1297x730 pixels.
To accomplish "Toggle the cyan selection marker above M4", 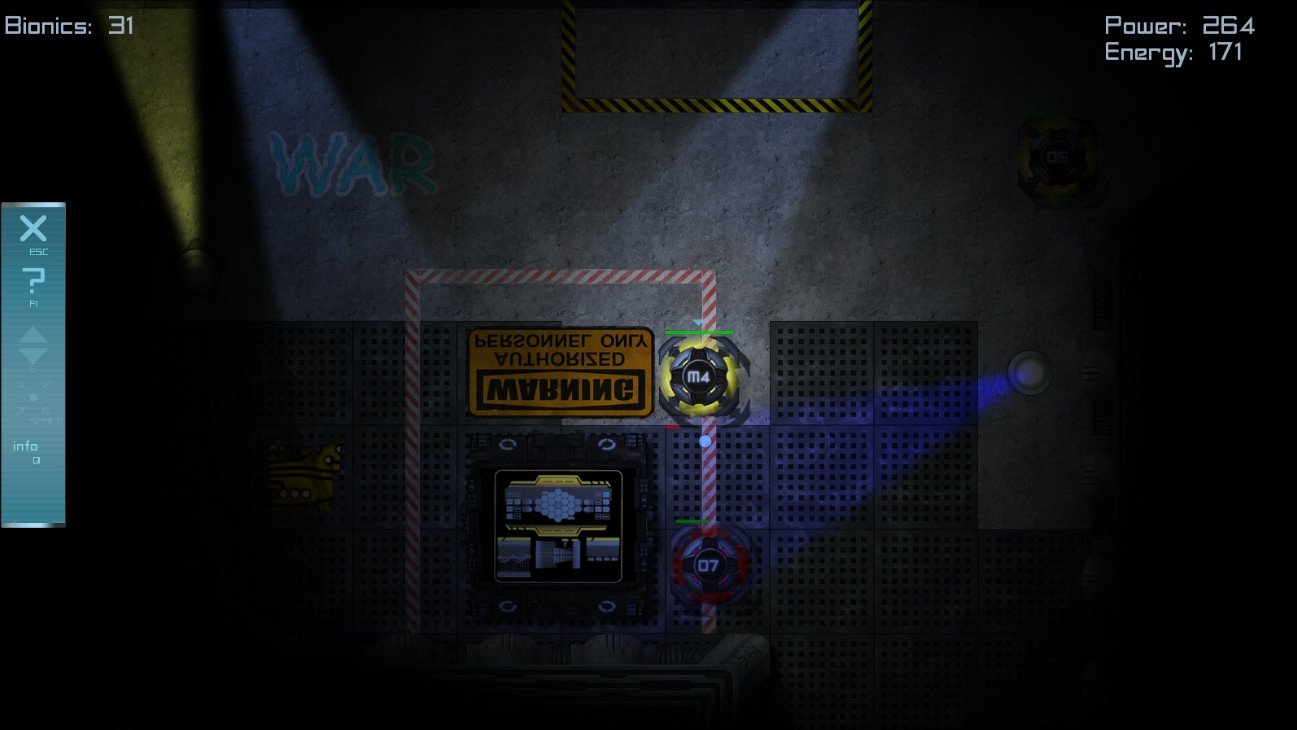I will [x=697, y=323].
